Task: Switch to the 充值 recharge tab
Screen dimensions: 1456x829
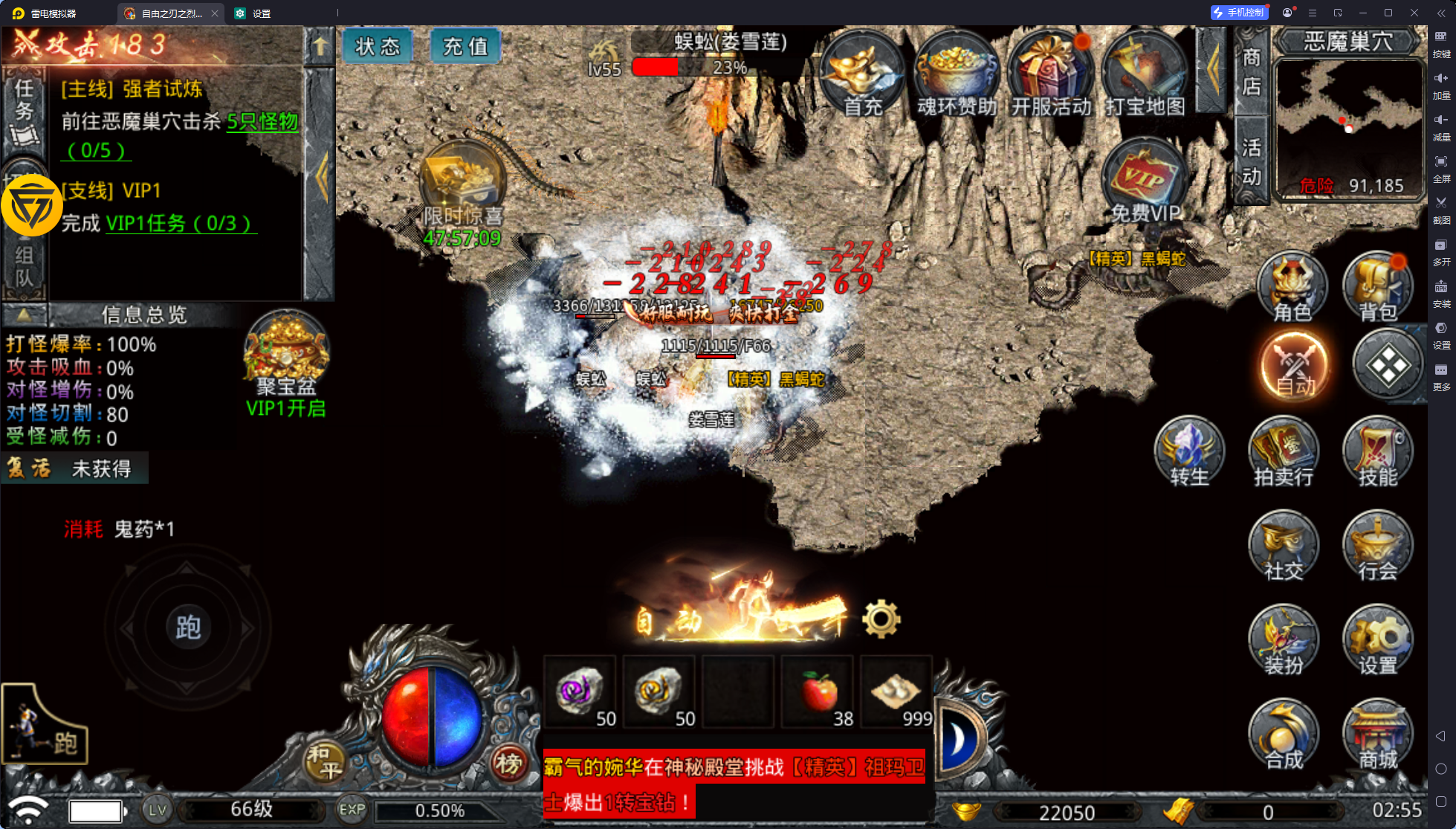Action: coord(465,45)
